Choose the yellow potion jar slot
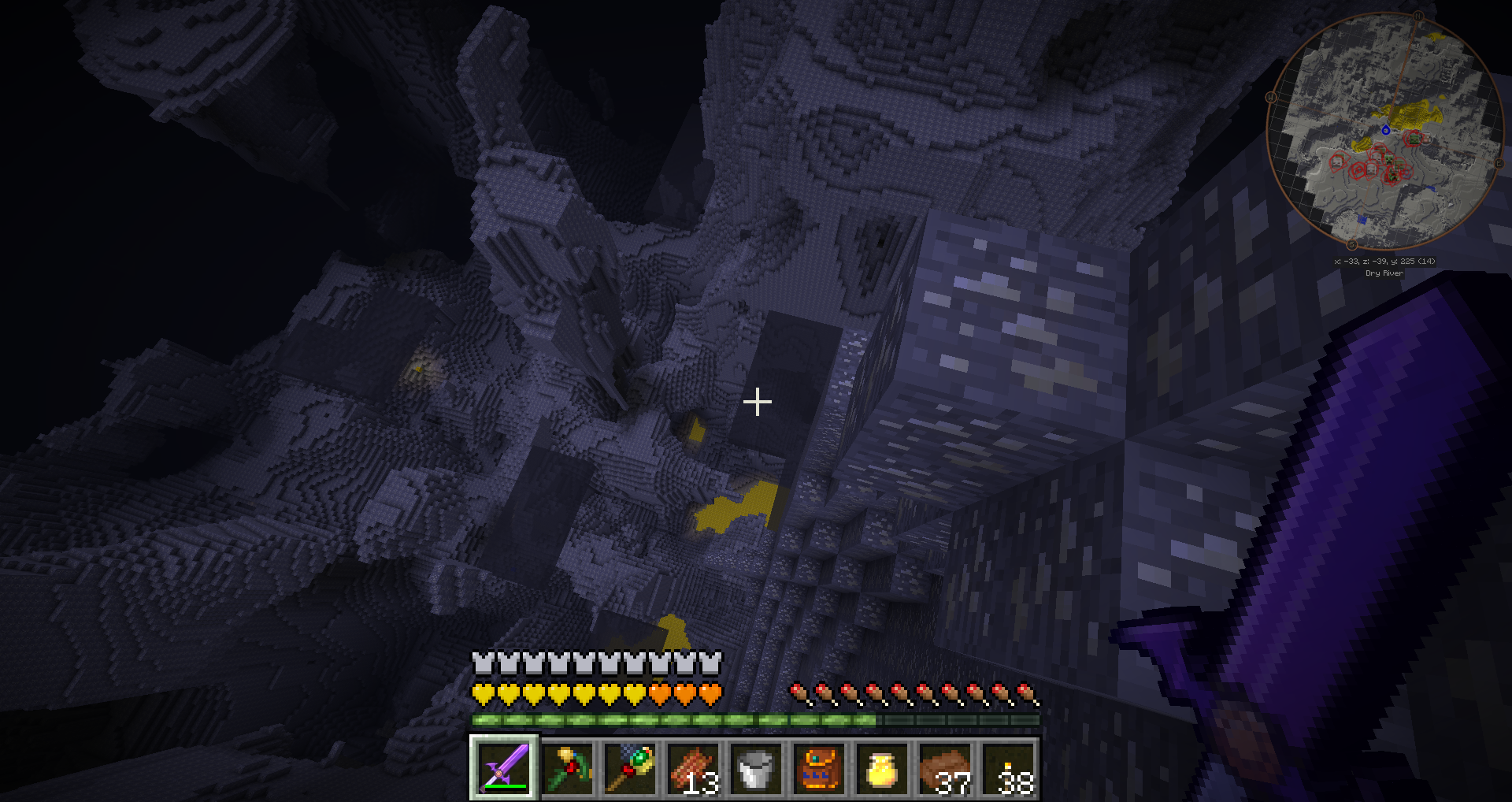The width and height of the screenshot is (1512, 802). pyautogui.click(x=882, y=768)
